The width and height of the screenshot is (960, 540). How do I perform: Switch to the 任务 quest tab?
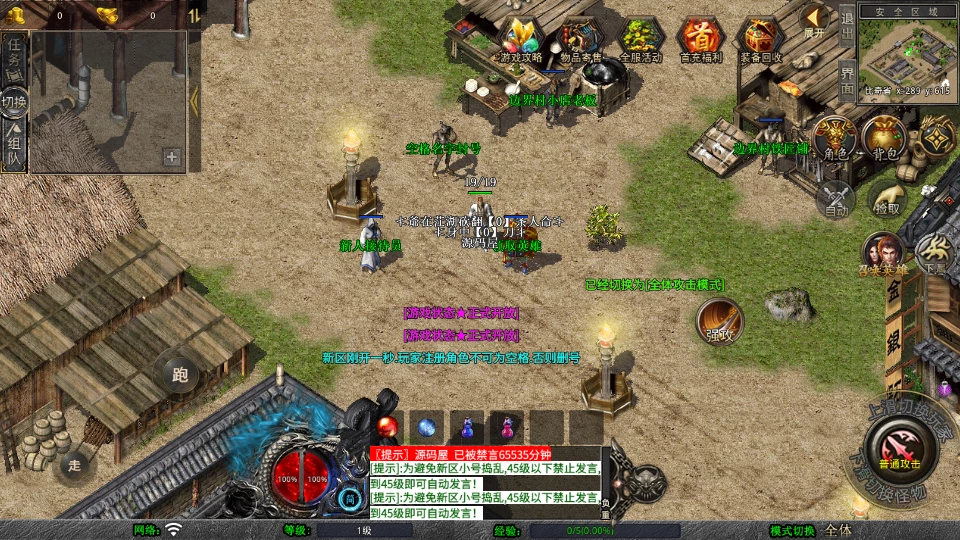(x=14, y=56)
